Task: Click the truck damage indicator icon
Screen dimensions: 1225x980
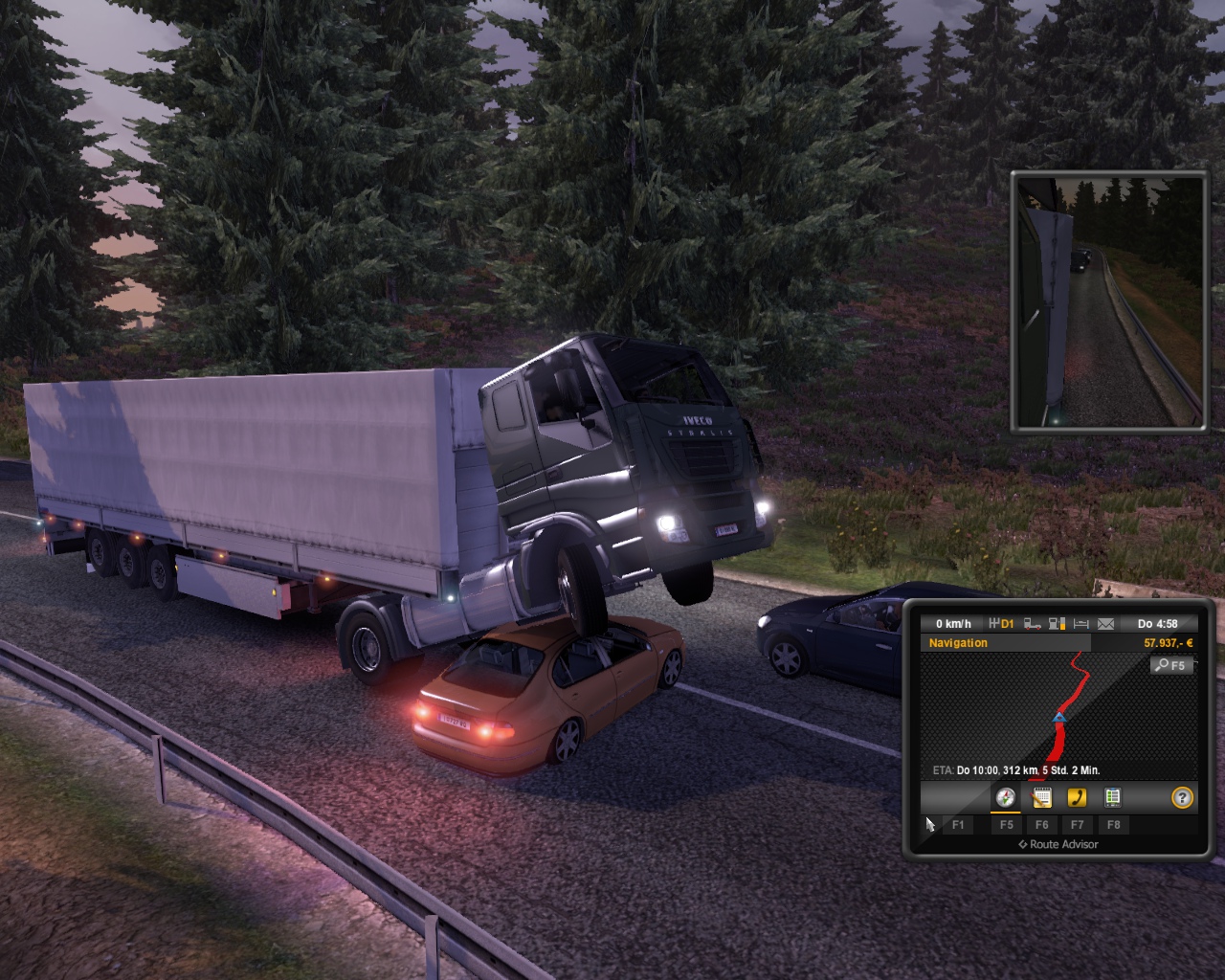Action: click(x=1033, y=624)
